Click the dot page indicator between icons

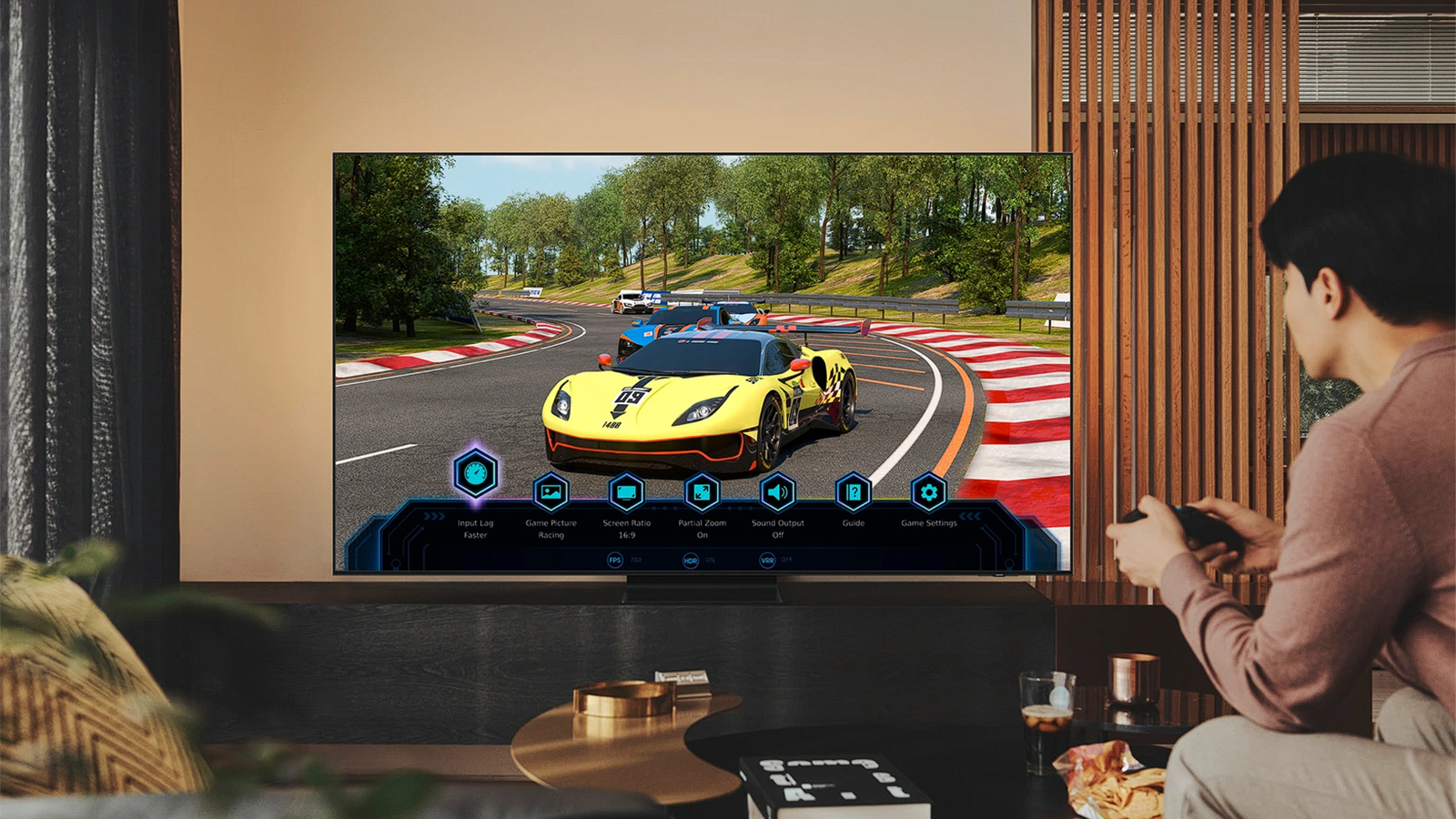tap(666, 507)
